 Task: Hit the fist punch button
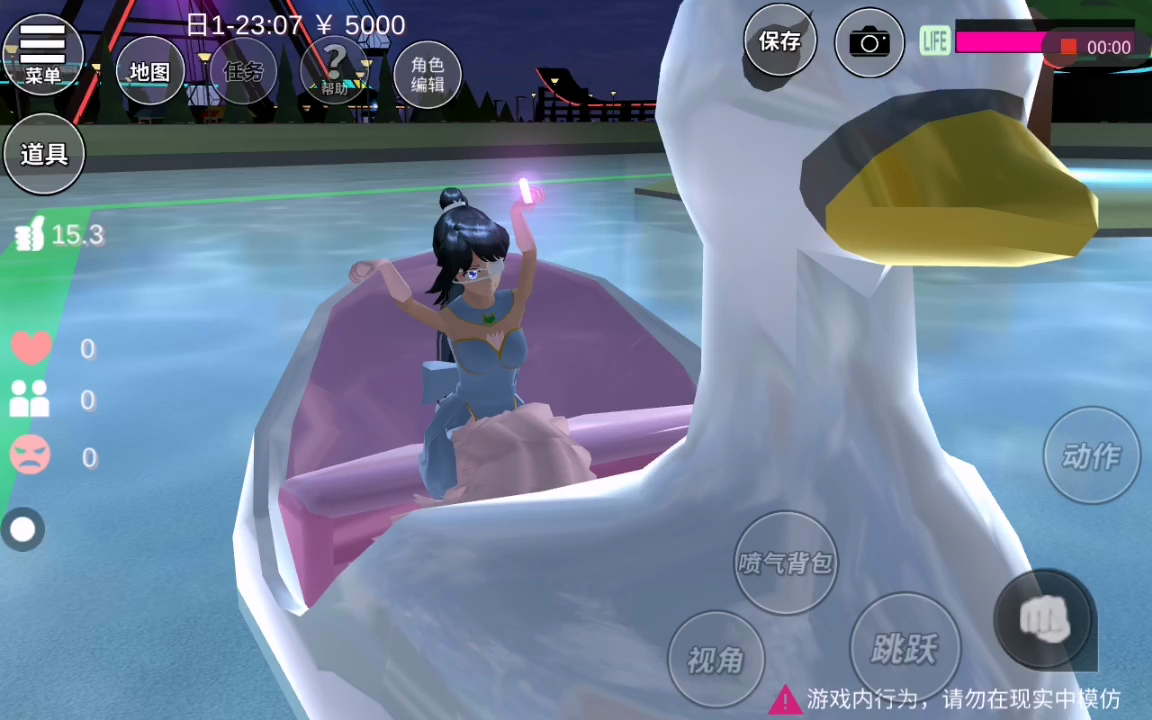coord(1044,620)
